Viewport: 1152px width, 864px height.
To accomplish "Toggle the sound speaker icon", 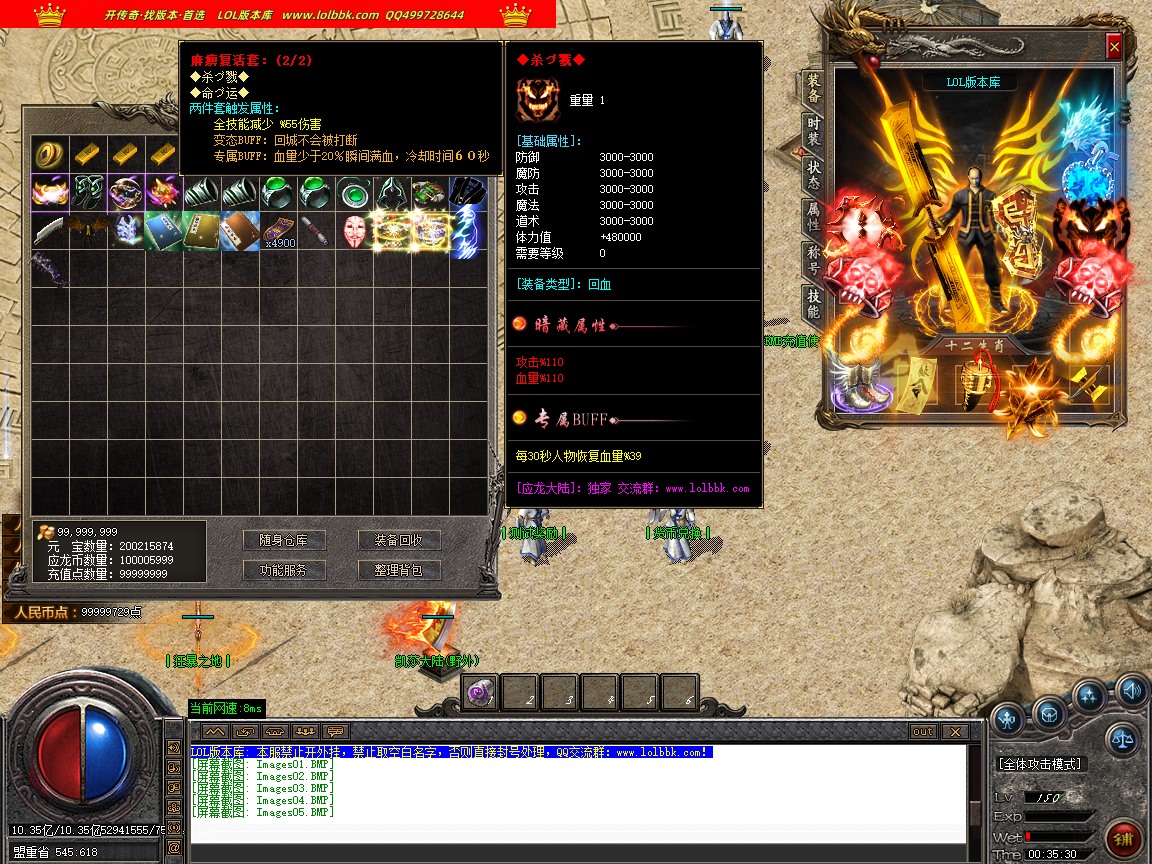I will pyautogui.click(x=1132, y=690).
